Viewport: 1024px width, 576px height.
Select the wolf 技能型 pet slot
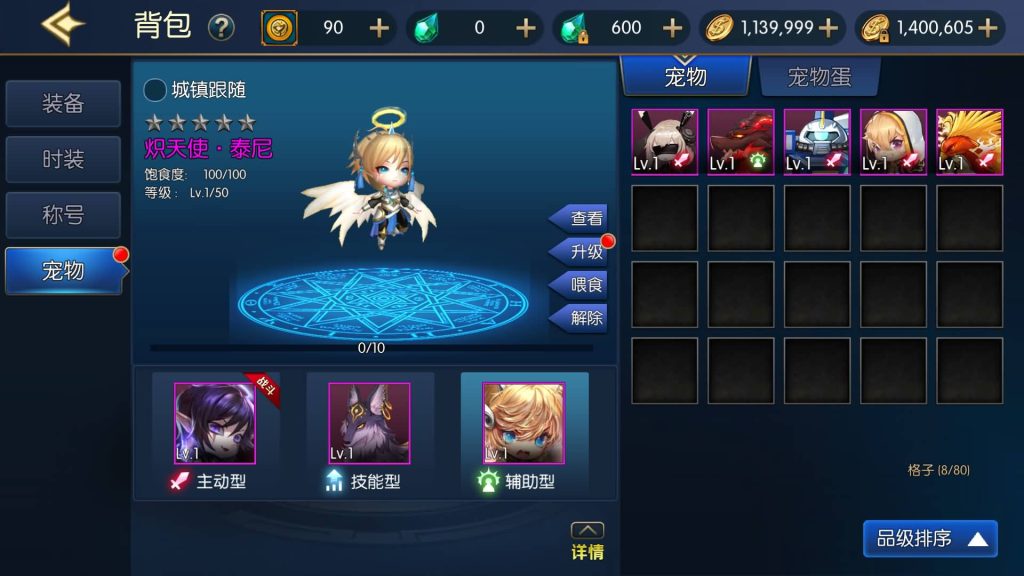tap(369, 424)
